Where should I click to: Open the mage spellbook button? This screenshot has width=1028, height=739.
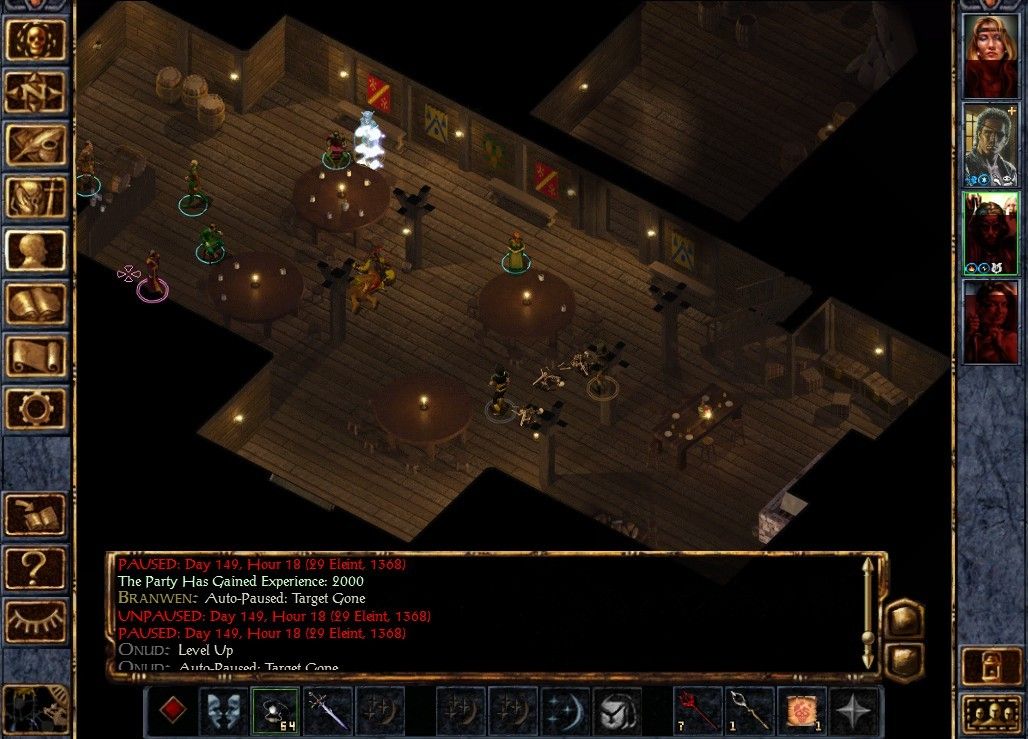(36, 304)
